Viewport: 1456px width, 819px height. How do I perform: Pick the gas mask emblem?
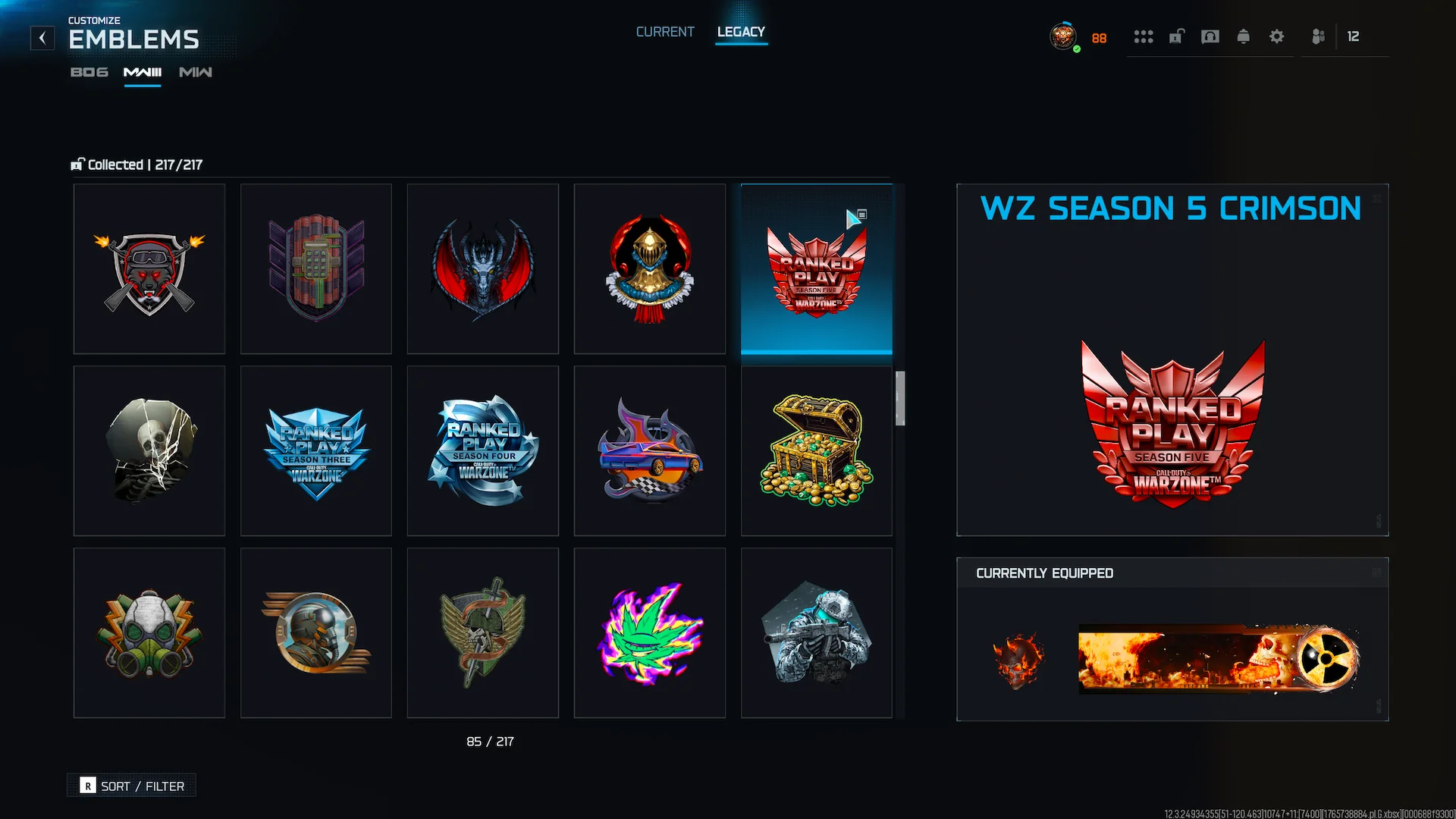pos(149,633)
